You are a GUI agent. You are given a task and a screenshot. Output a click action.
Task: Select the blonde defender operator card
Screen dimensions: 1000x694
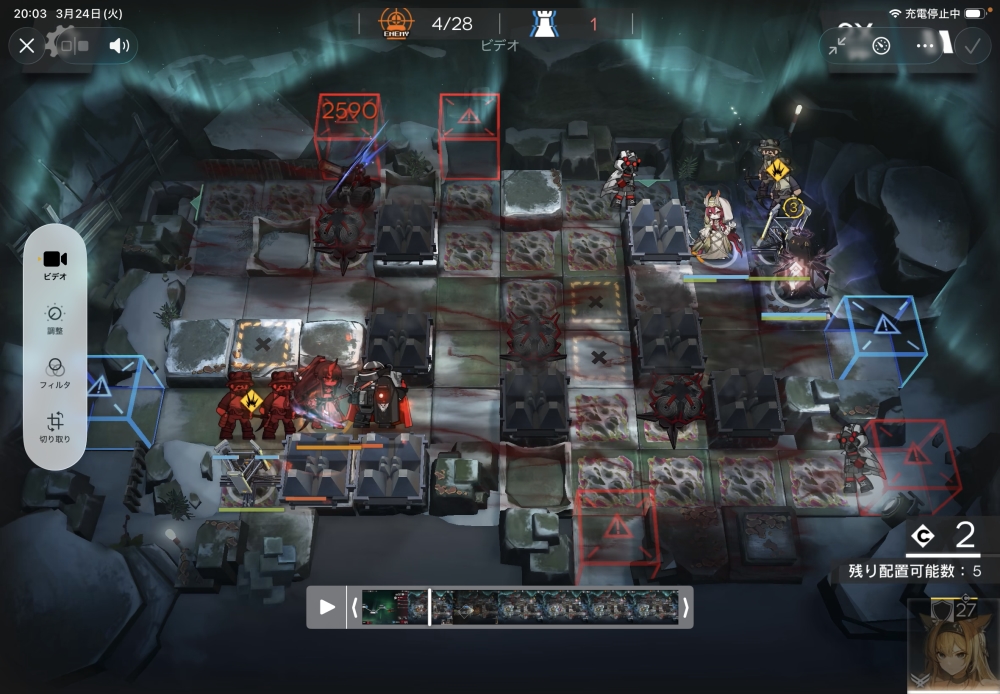pyautogui.click(x=953, y=646)
